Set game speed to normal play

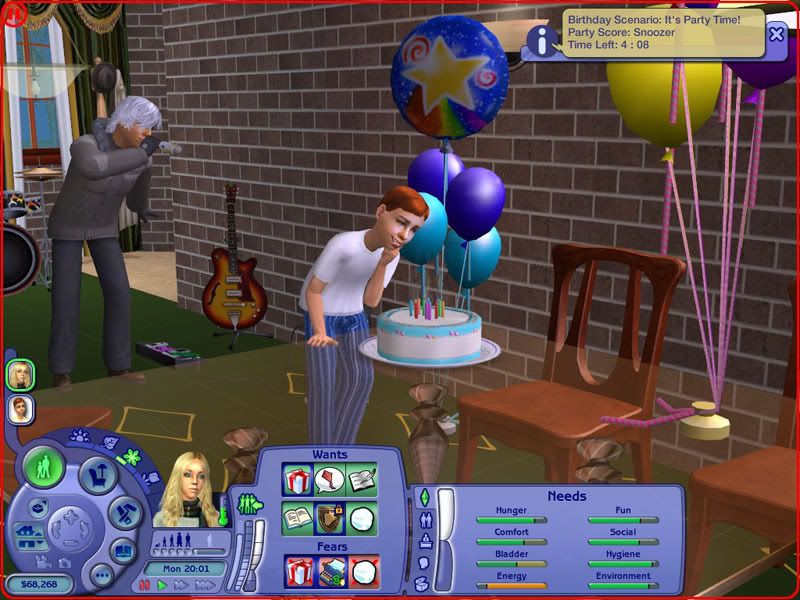[x=162, y=586]
